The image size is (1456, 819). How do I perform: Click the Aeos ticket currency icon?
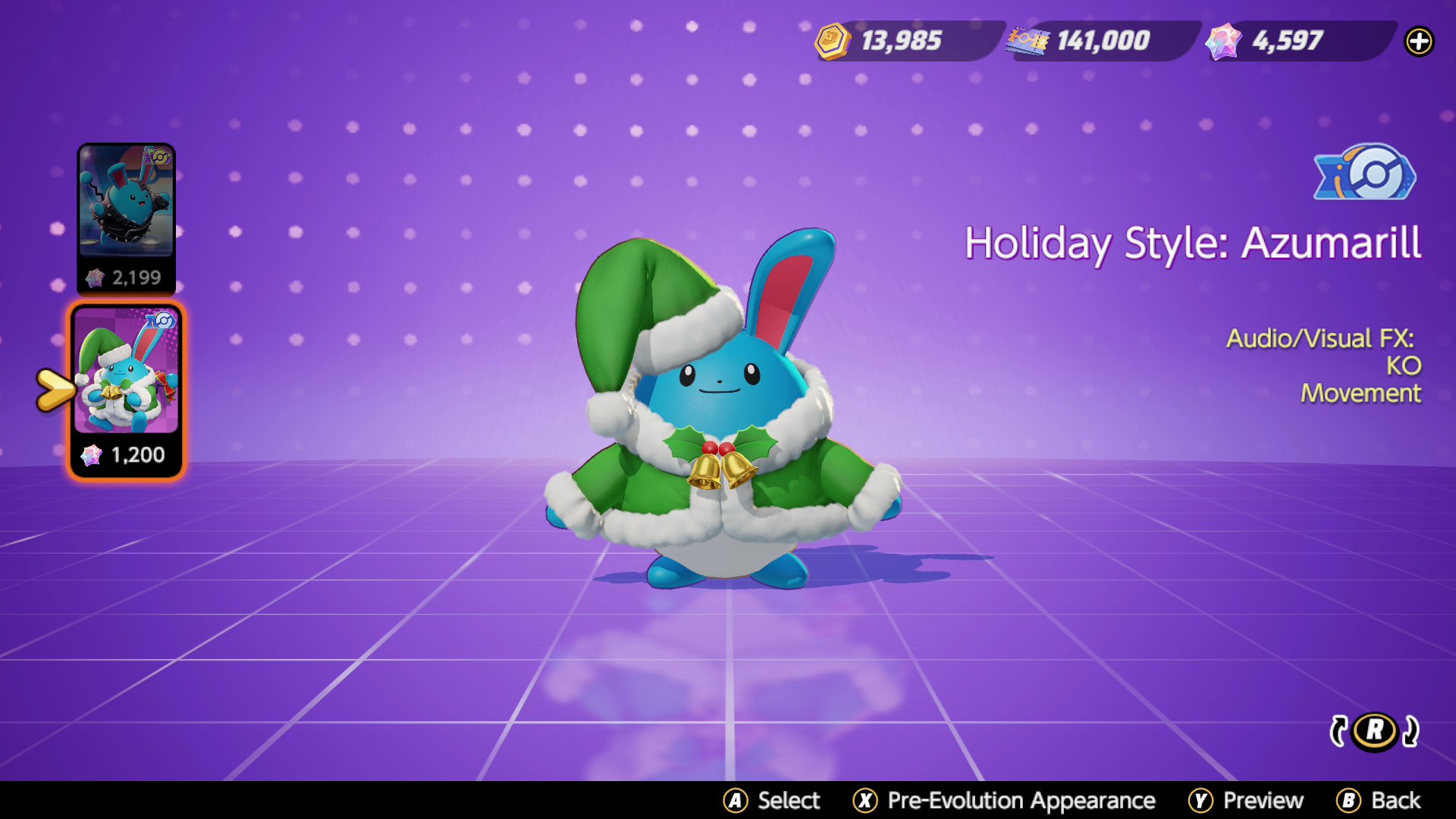(1028, 41)
